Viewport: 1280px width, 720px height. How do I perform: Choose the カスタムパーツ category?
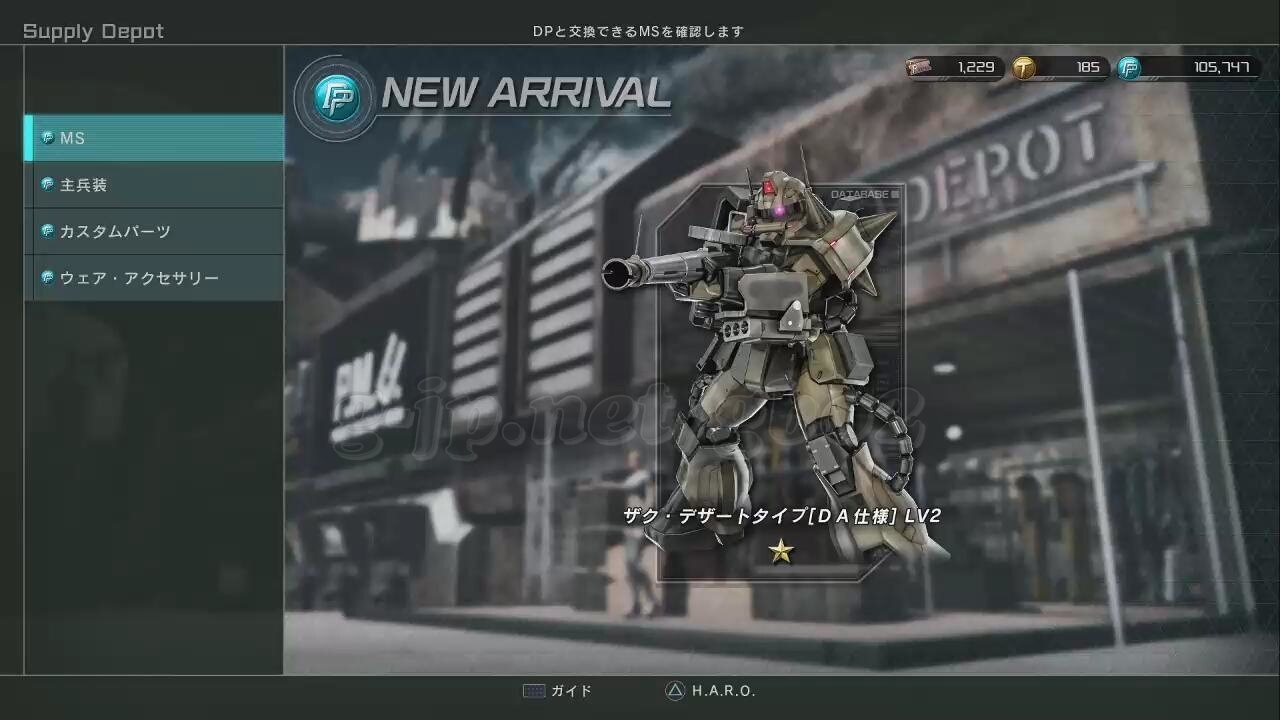click(x=155, y=231)
